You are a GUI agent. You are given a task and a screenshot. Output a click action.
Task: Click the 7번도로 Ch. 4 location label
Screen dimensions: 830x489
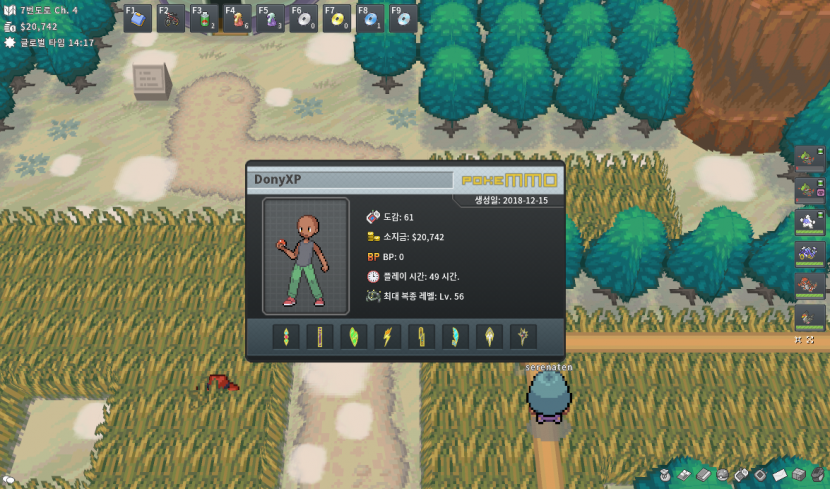point(49,10)
